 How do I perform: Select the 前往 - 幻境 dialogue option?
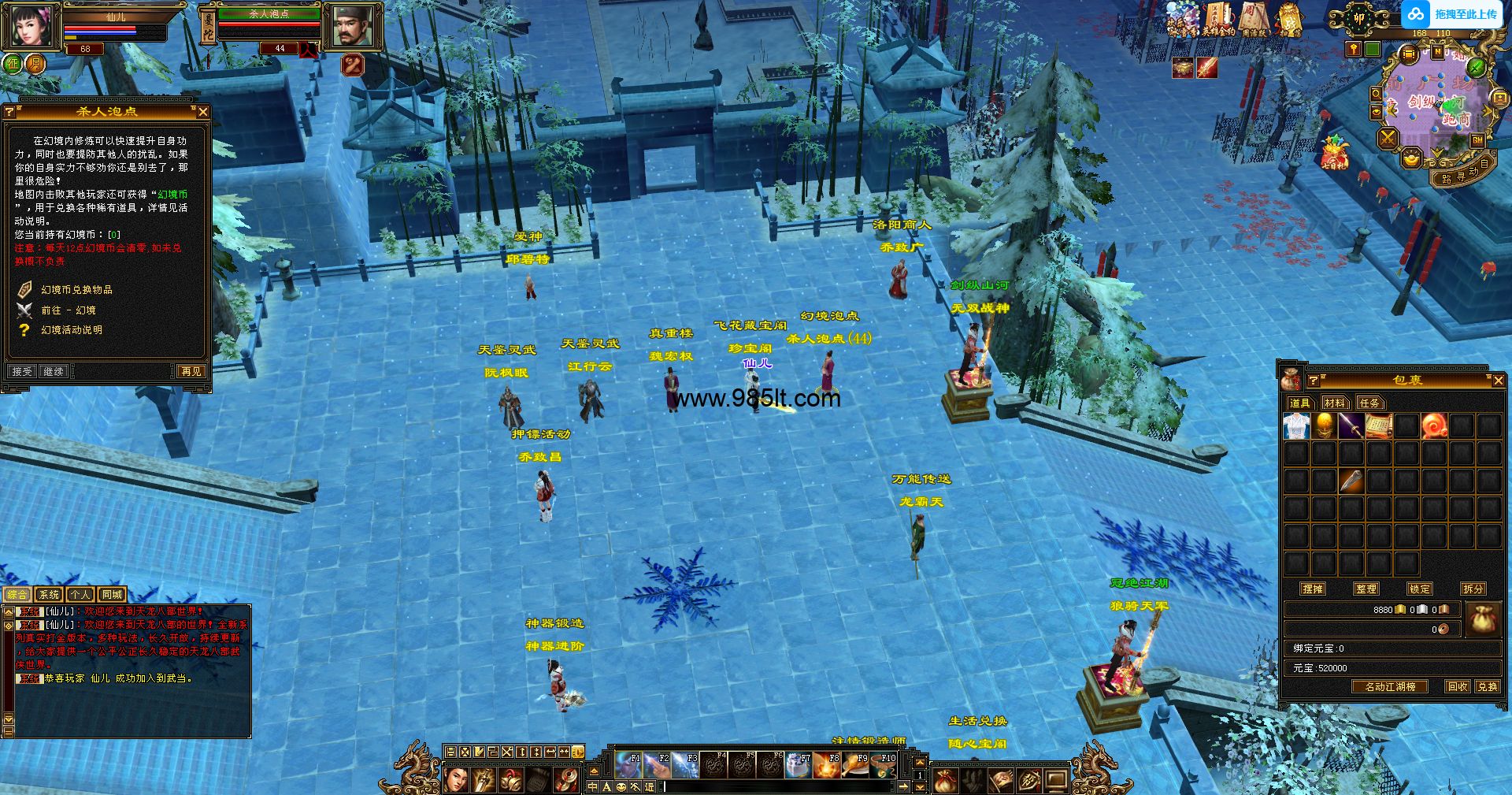click(69, 310)
